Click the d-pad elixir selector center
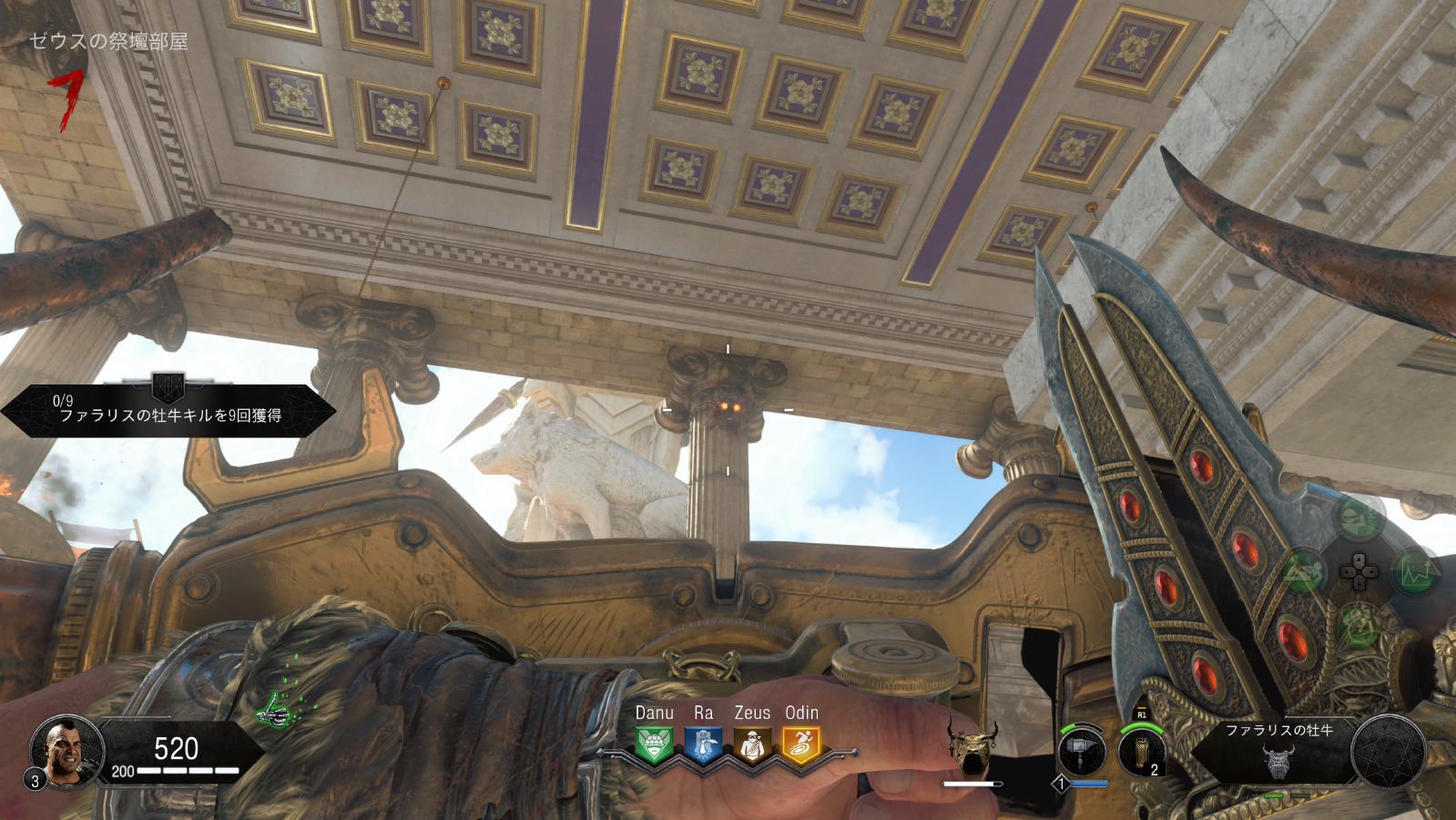 (x=1357, y=573)
